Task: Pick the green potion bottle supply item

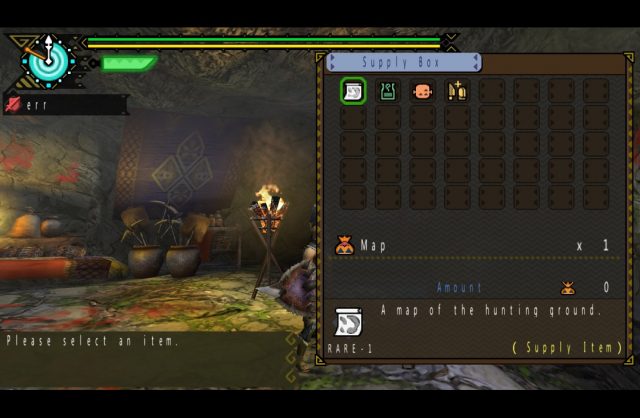Action: click(387, 92)
